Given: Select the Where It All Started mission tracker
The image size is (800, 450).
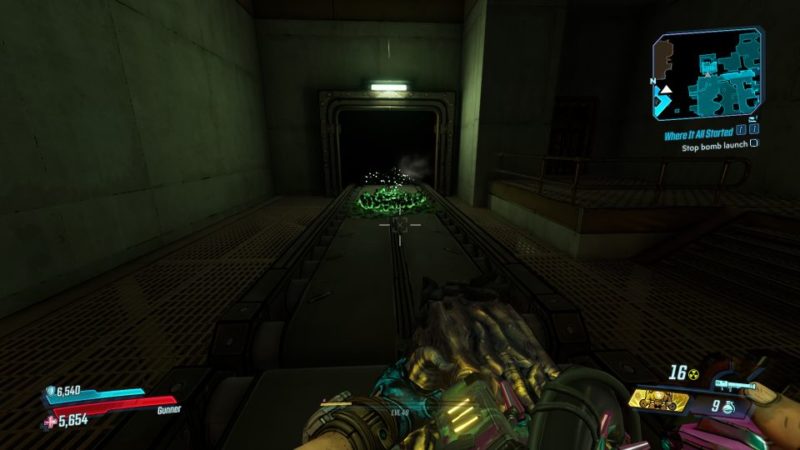Looking at the screenshot, I should point(699,134).
